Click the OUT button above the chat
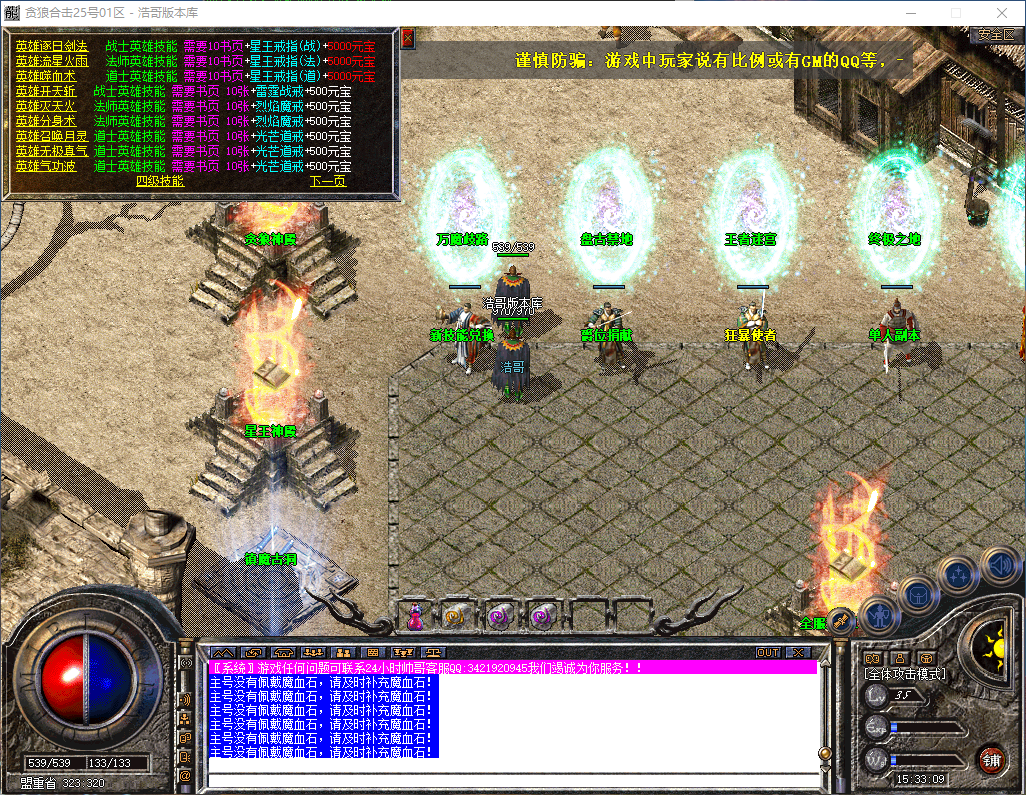The width and height of the screenshot is (1026, 795). pos(767,652)
